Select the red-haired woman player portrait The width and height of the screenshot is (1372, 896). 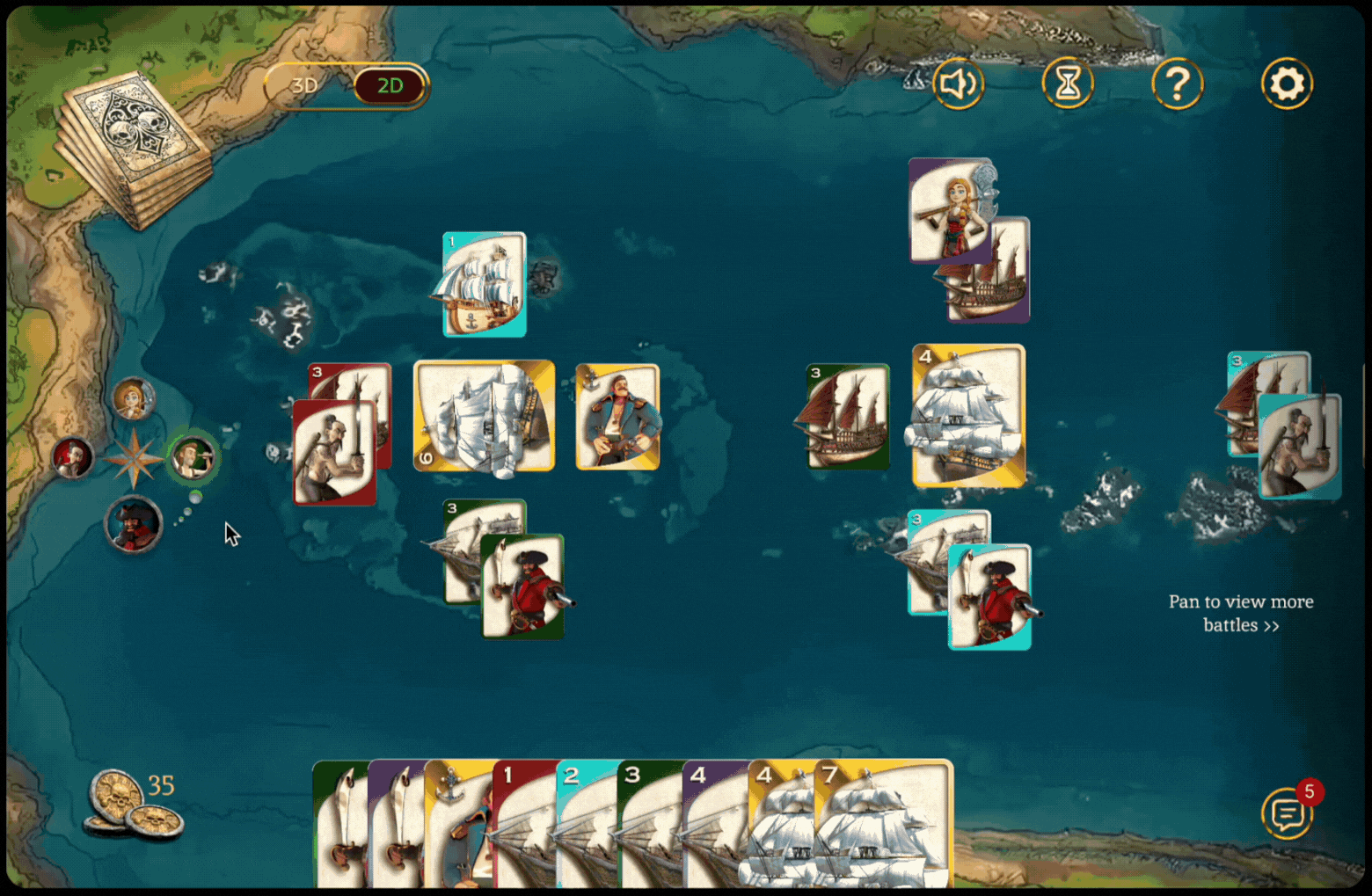point(134,400)
